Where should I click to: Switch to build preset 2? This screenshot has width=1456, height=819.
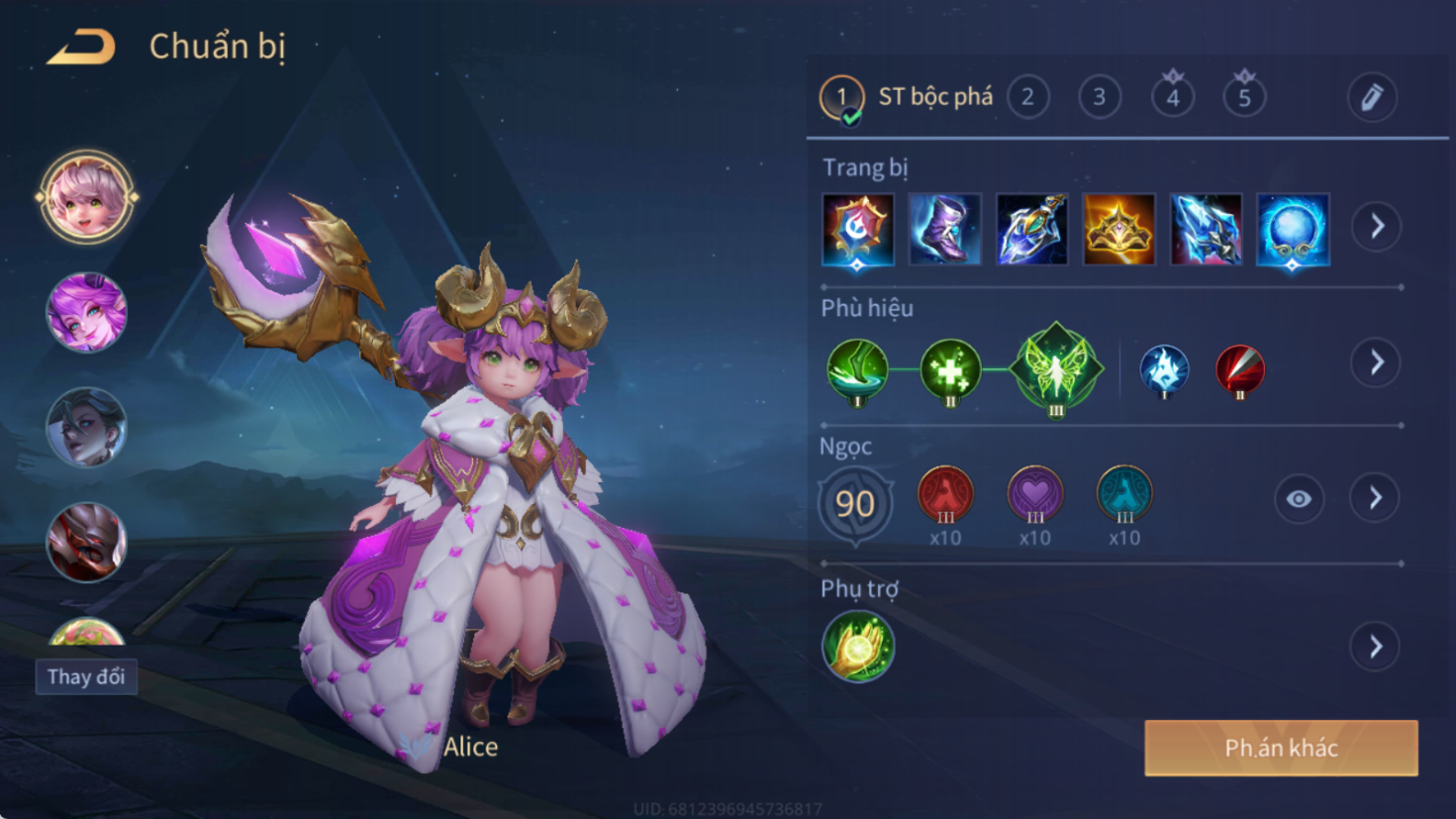pos(1027,97)
